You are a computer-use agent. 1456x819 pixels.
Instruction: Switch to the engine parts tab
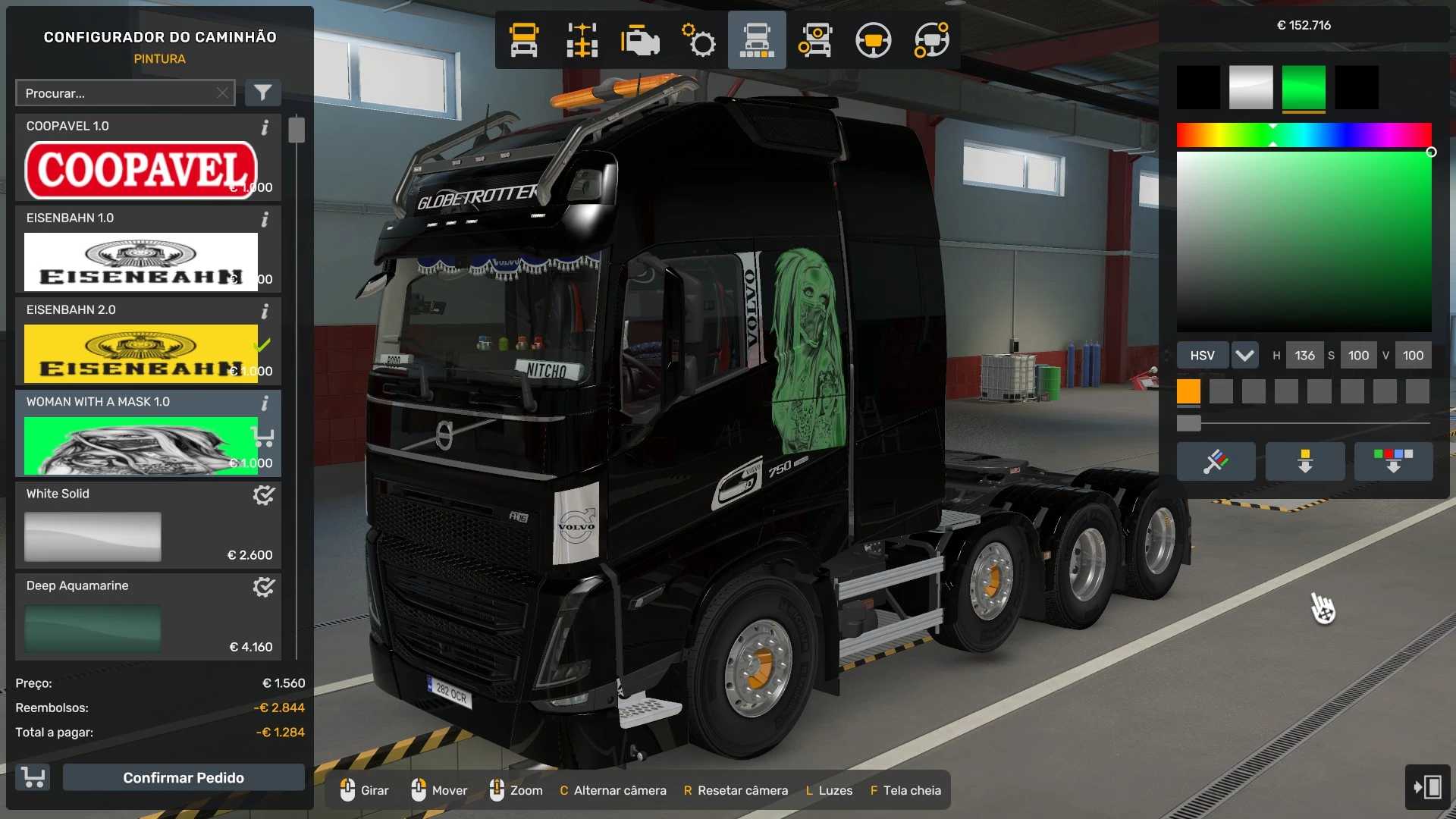coord(640,40)
